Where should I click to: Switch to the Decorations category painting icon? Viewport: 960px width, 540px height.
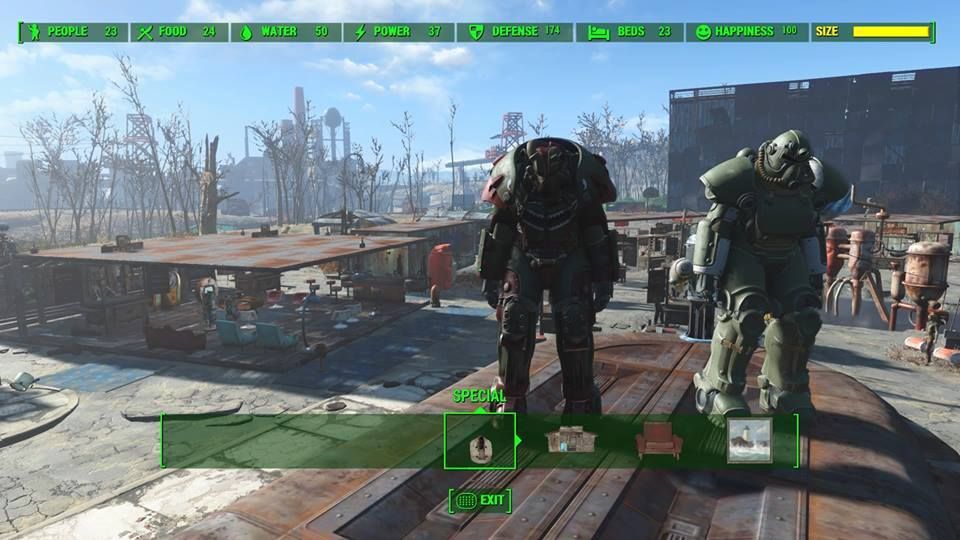[749, 441]
